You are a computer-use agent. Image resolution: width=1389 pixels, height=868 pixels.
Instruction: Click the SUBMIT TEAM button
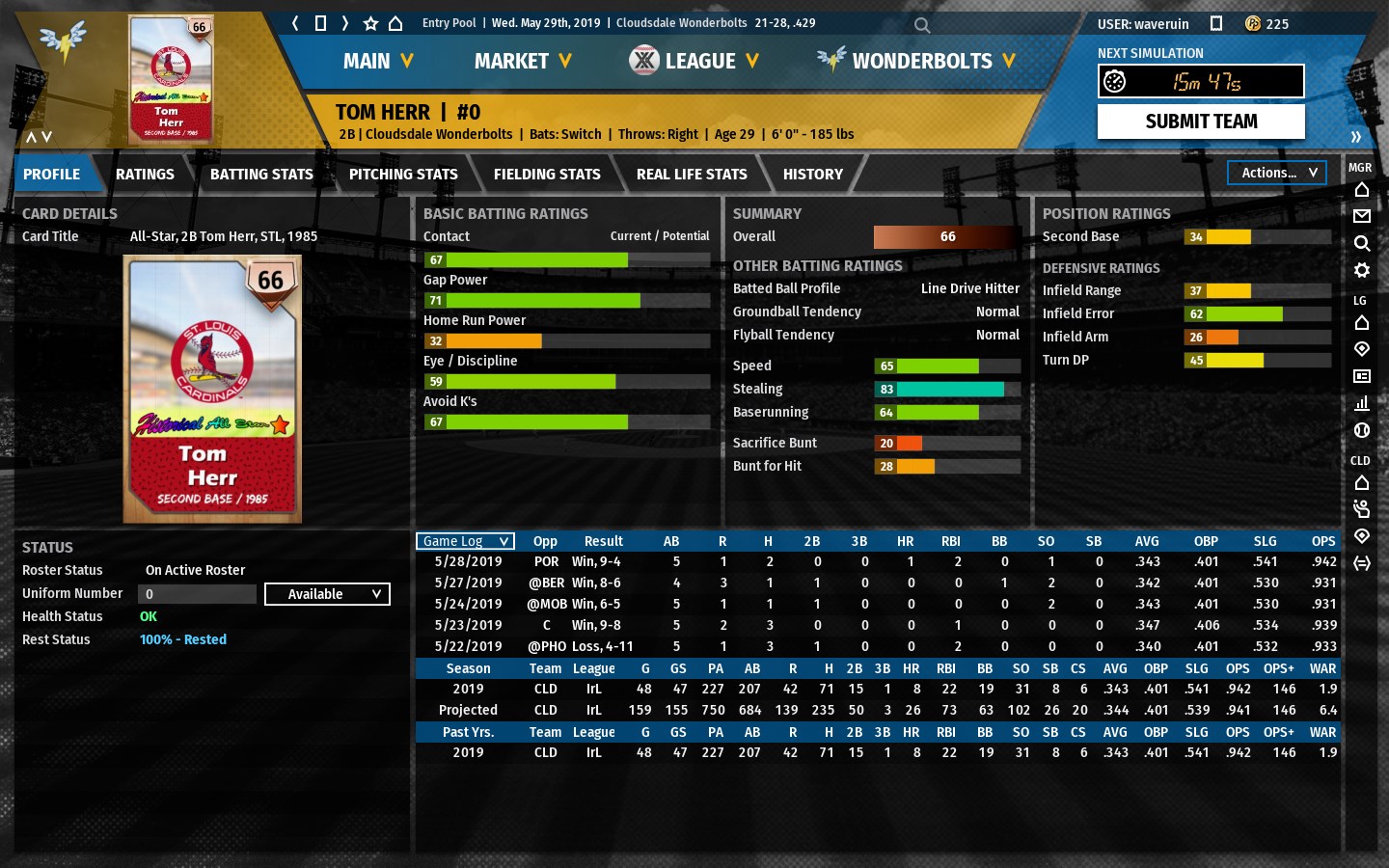pos(1201,122)
